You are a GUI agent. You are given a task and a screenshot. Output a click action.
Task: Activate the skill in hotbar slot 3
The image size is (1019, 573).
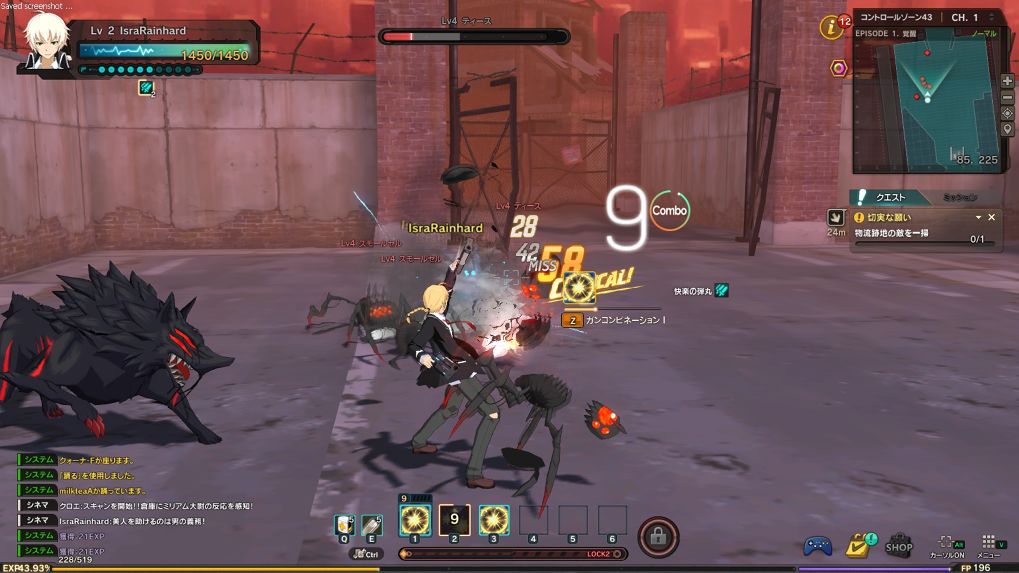tap(493, 520)
